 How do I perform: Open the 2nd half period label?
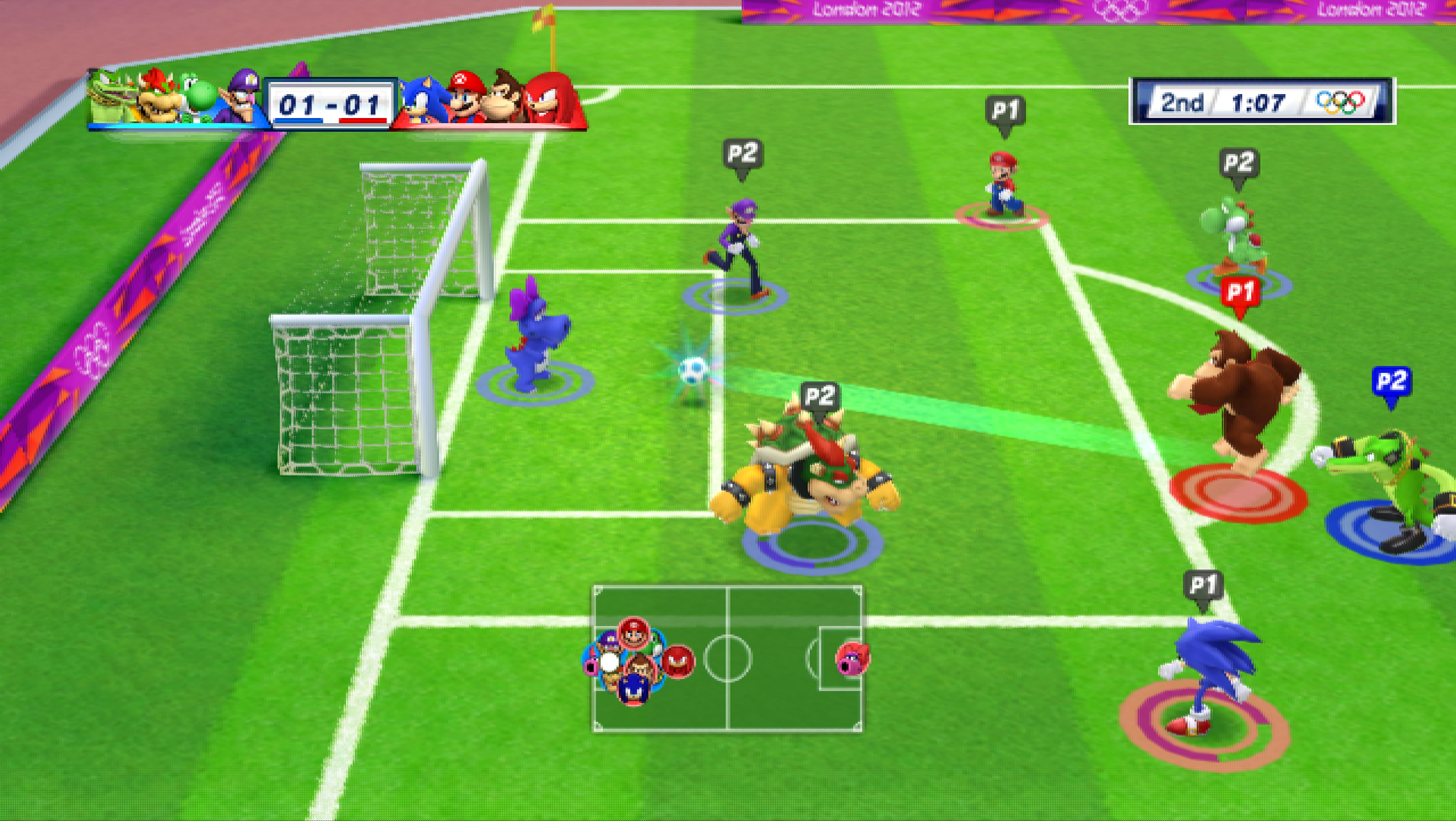tap(1182, 104)
